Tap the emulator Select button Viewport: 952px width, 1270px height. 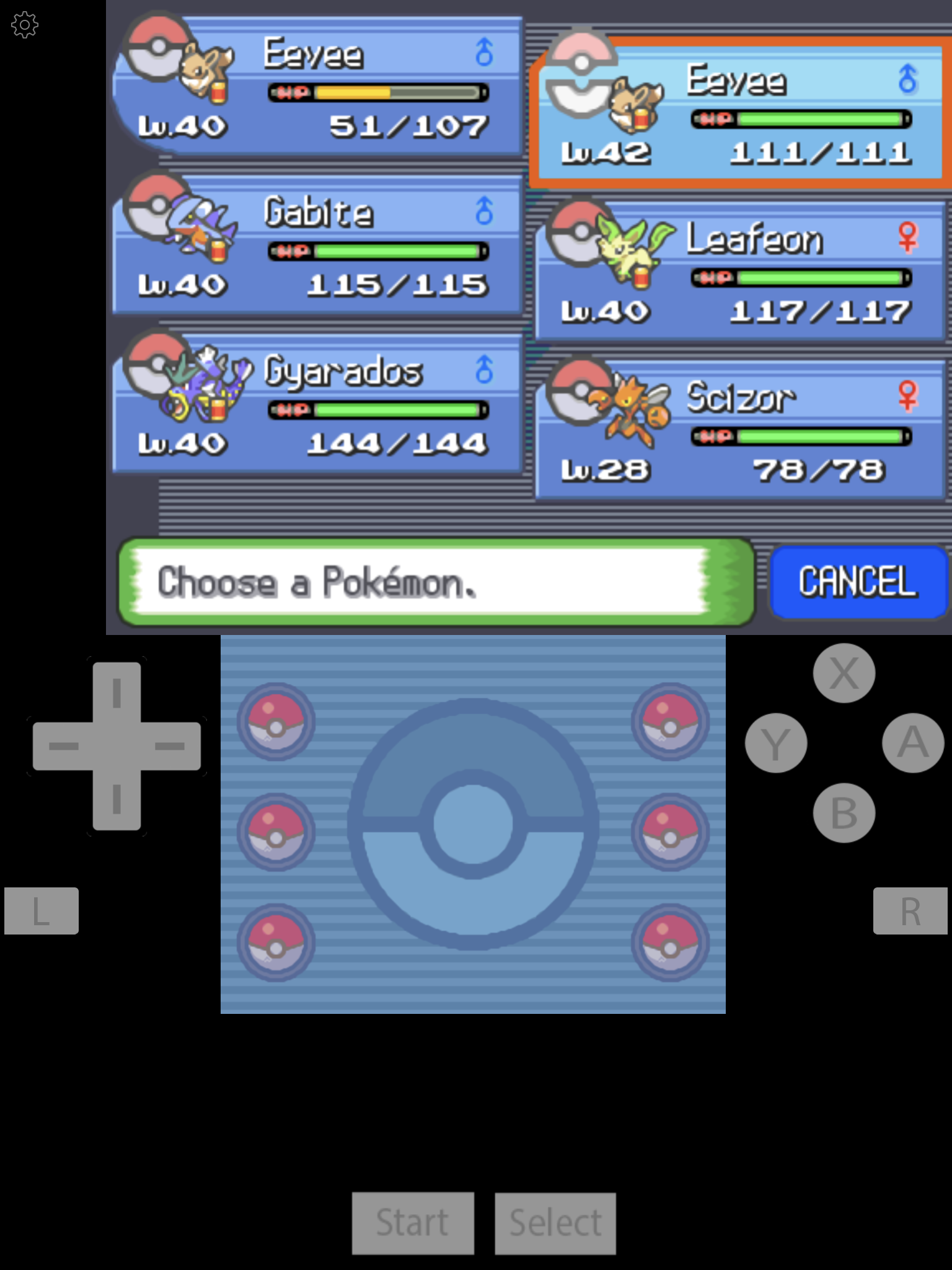pyautogui.click(x=555, y=1223)
